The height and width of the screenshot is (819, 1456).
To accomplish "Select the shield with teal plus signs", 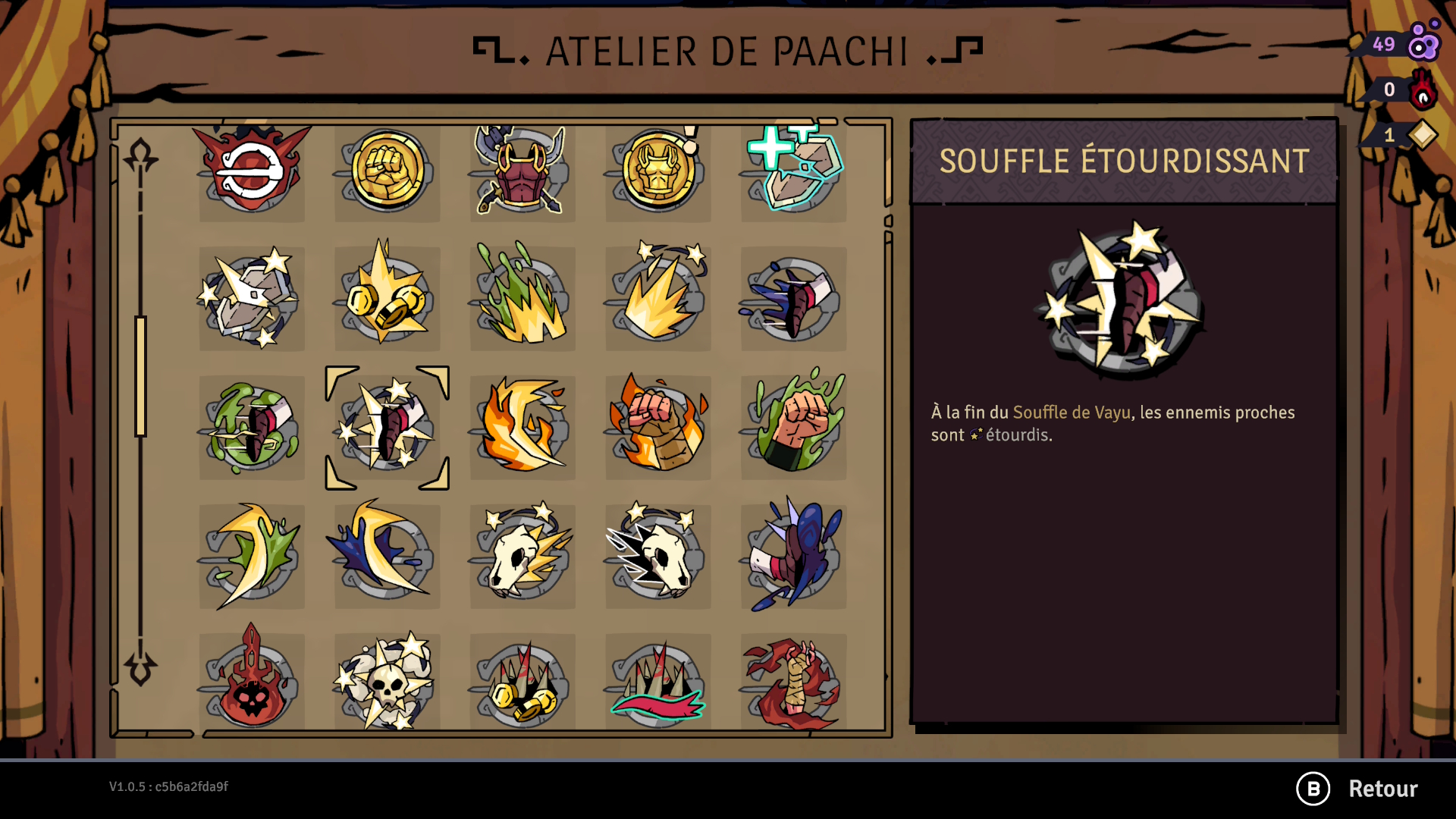I will pyautogui.click(x=793, y=171).
